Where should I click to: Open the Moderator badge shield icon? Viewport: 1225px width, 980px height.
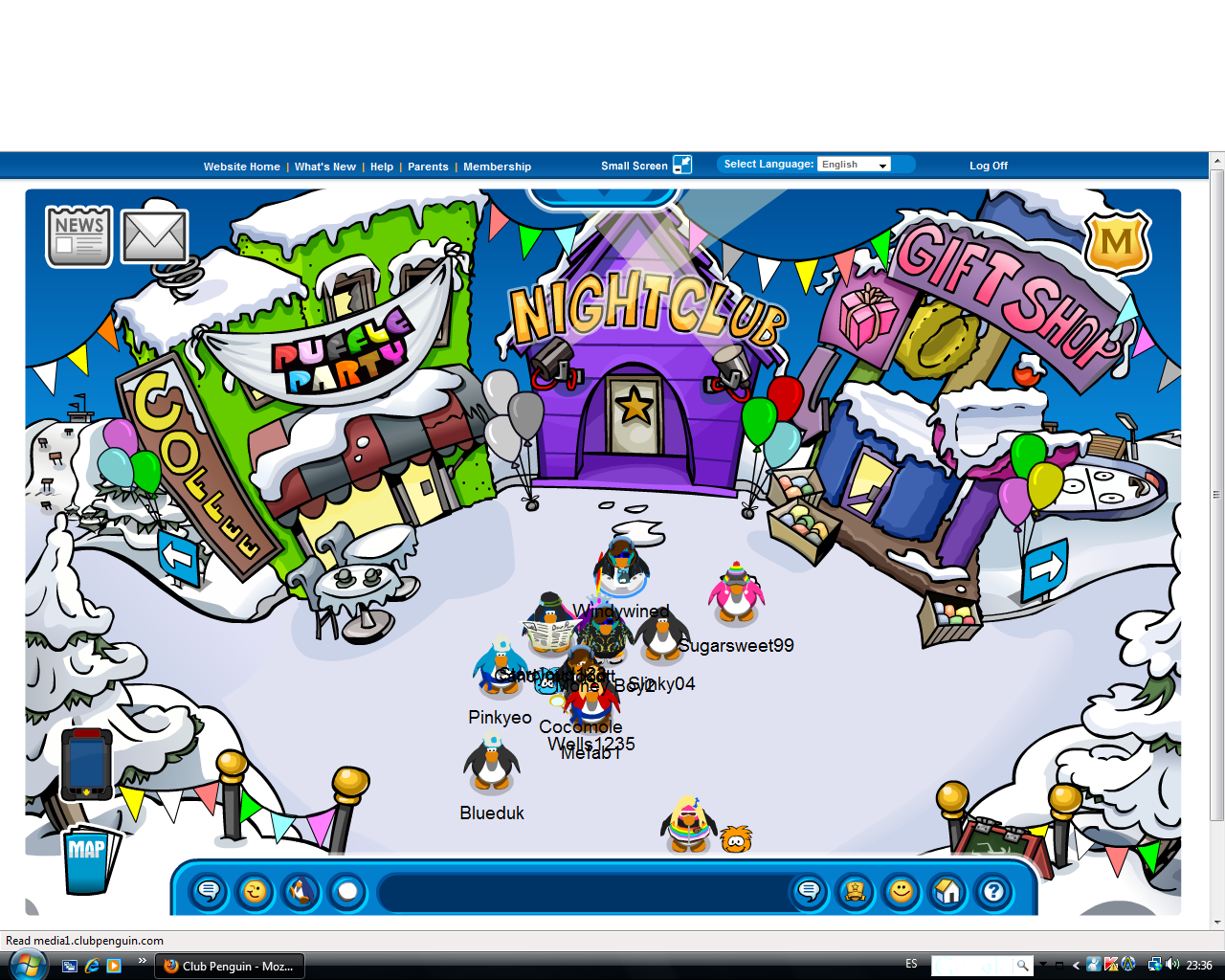1117,243
